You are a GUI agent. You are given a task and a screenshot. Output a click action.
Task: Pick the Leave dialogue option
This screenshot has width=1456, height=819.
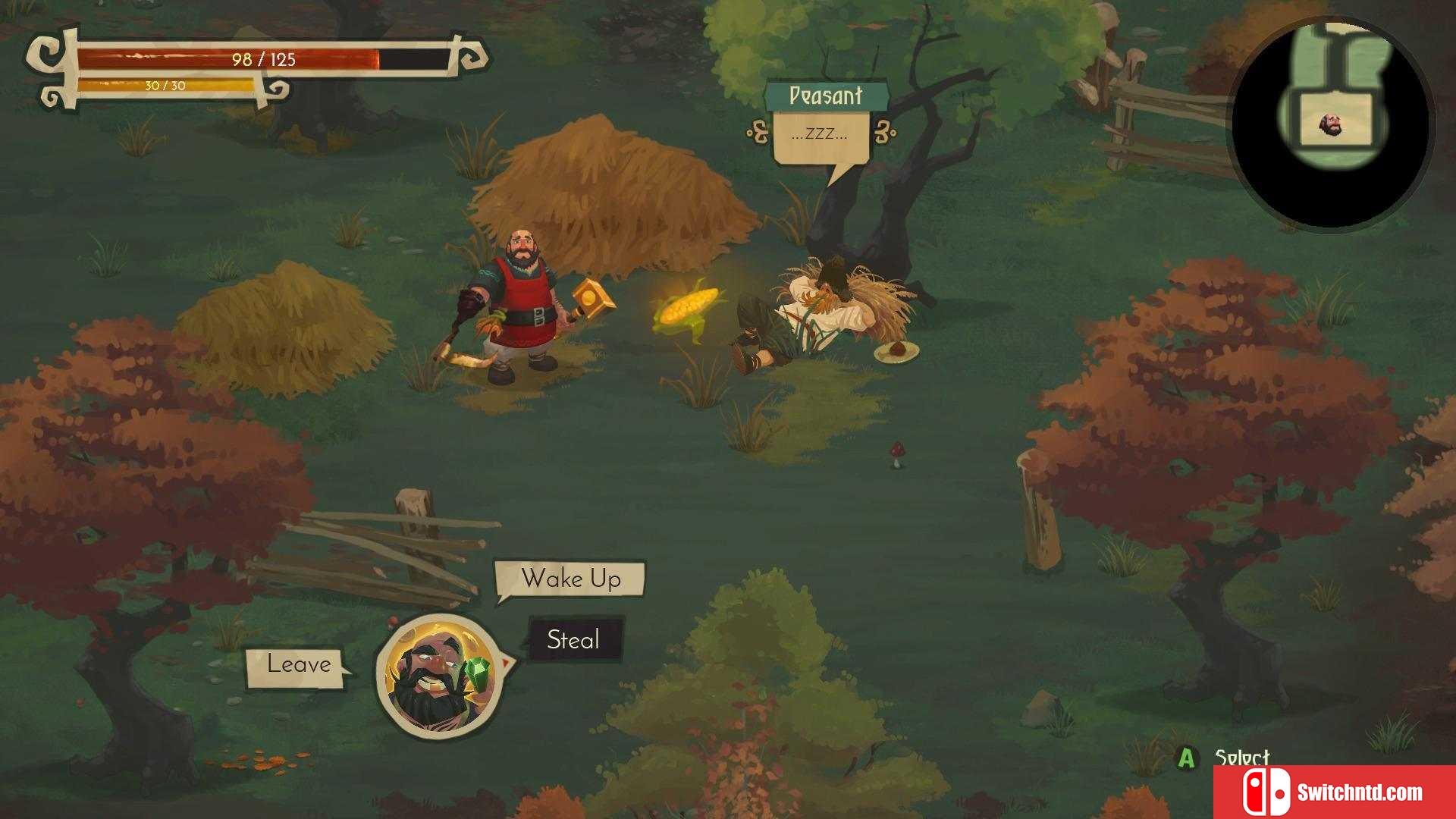click(298, 665)
